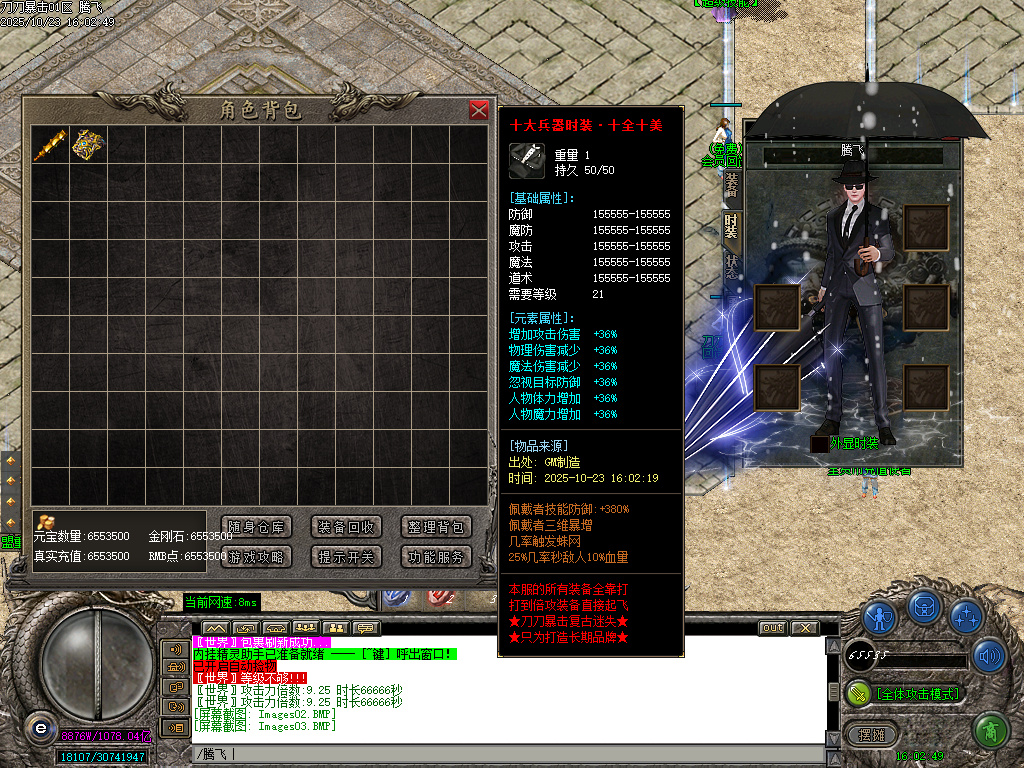Viewport: 1024px width, 768px height.
Task: Close the 角色背包 inventory window
Action: (479, 110)
